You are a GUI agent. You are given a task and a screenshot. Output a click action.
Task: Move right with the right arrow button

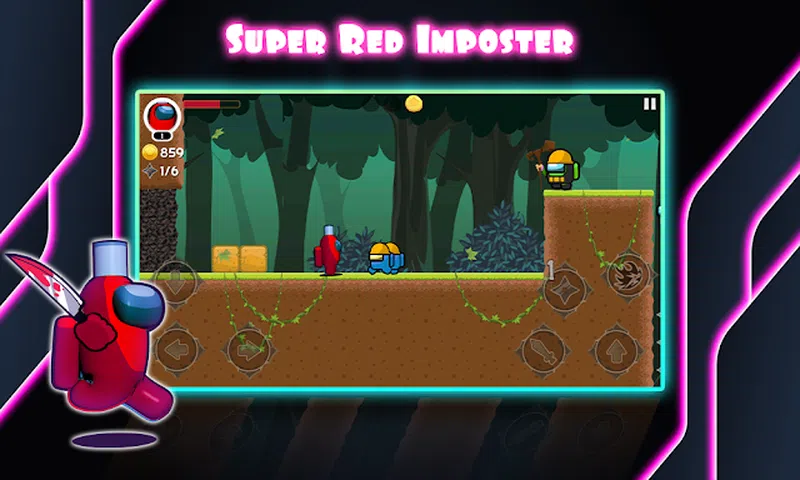[x=248, y=349]
